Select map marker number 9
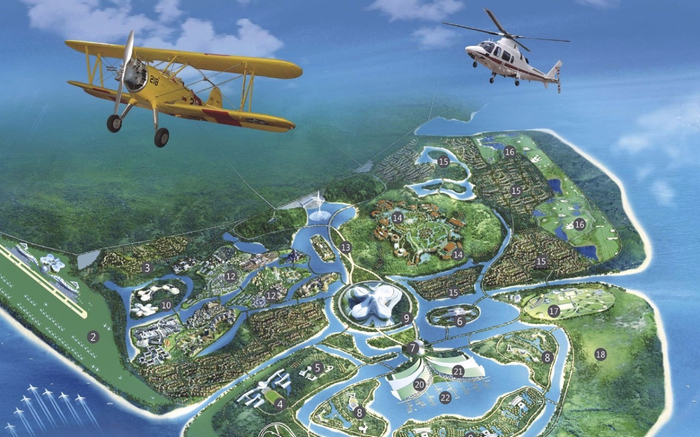 point(407,318)
